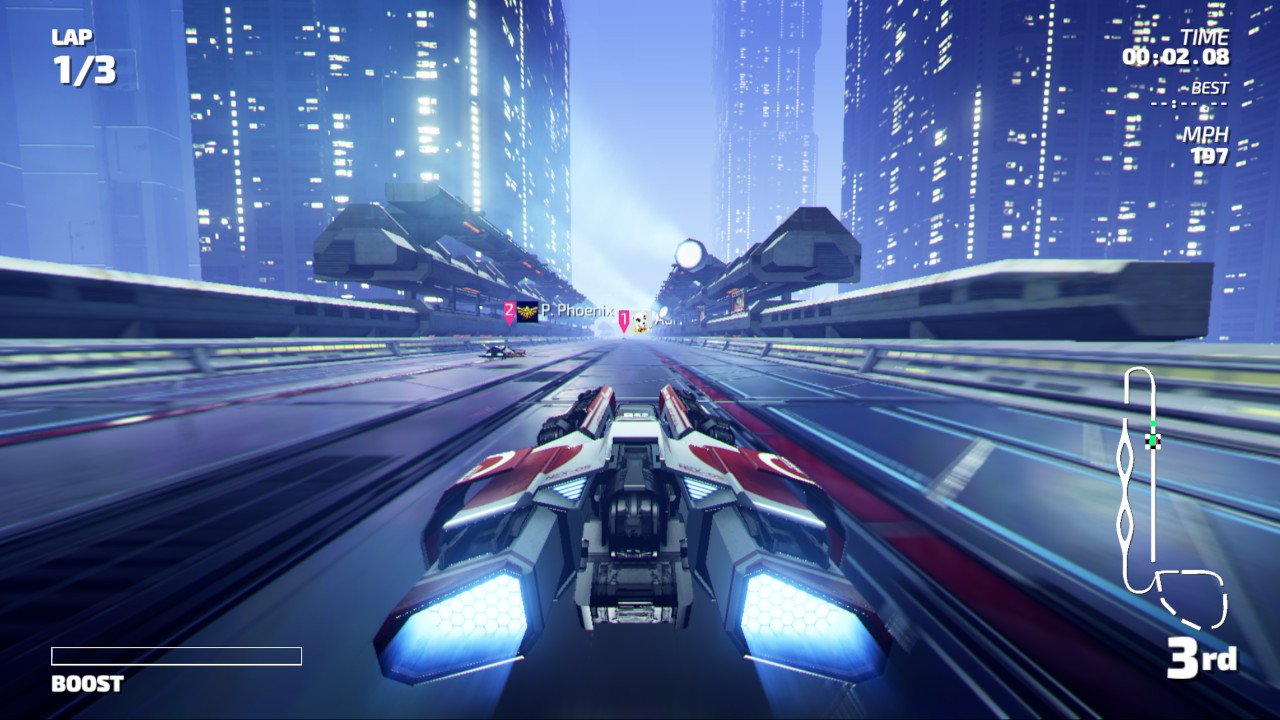Image resolution: width=1280 pixels, height=720 pixels.
Task: Click the green racer dot on the minimap
Action: tap(1153, 423)
